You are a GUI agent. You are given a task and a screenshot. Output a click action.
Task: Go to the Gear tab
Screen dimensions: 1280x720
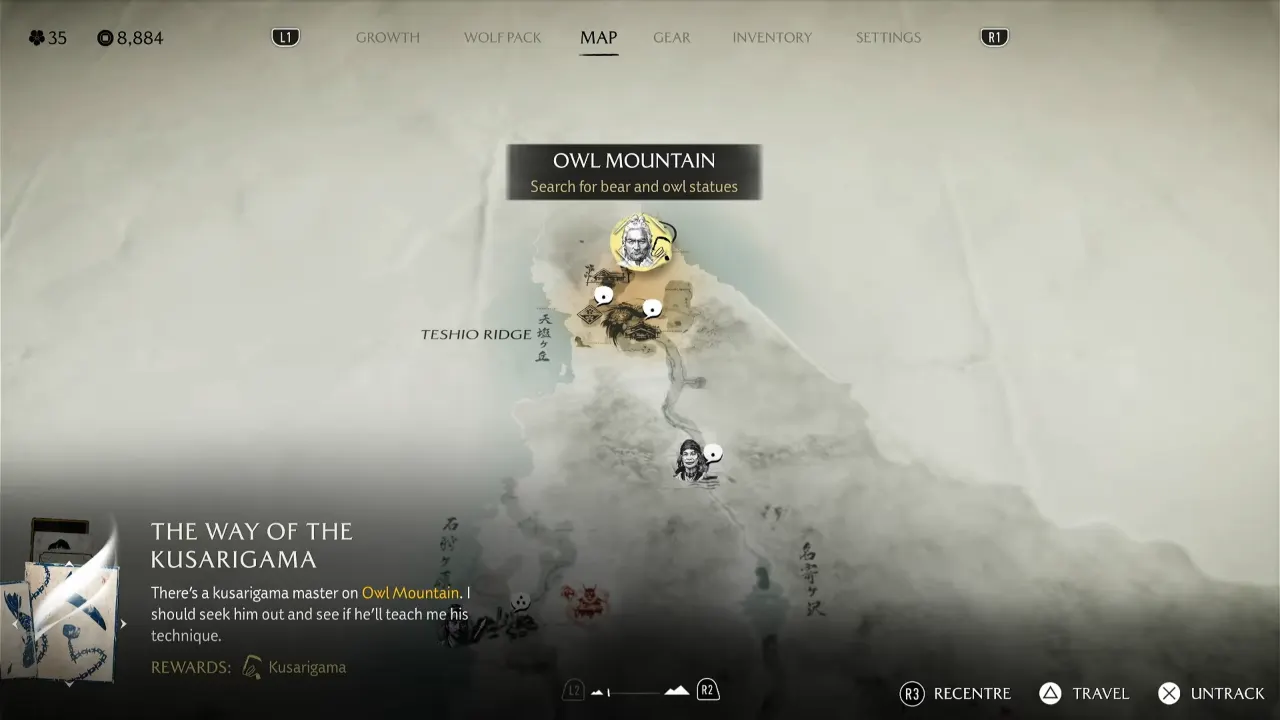pyautogui.click(x=671, y=38)
